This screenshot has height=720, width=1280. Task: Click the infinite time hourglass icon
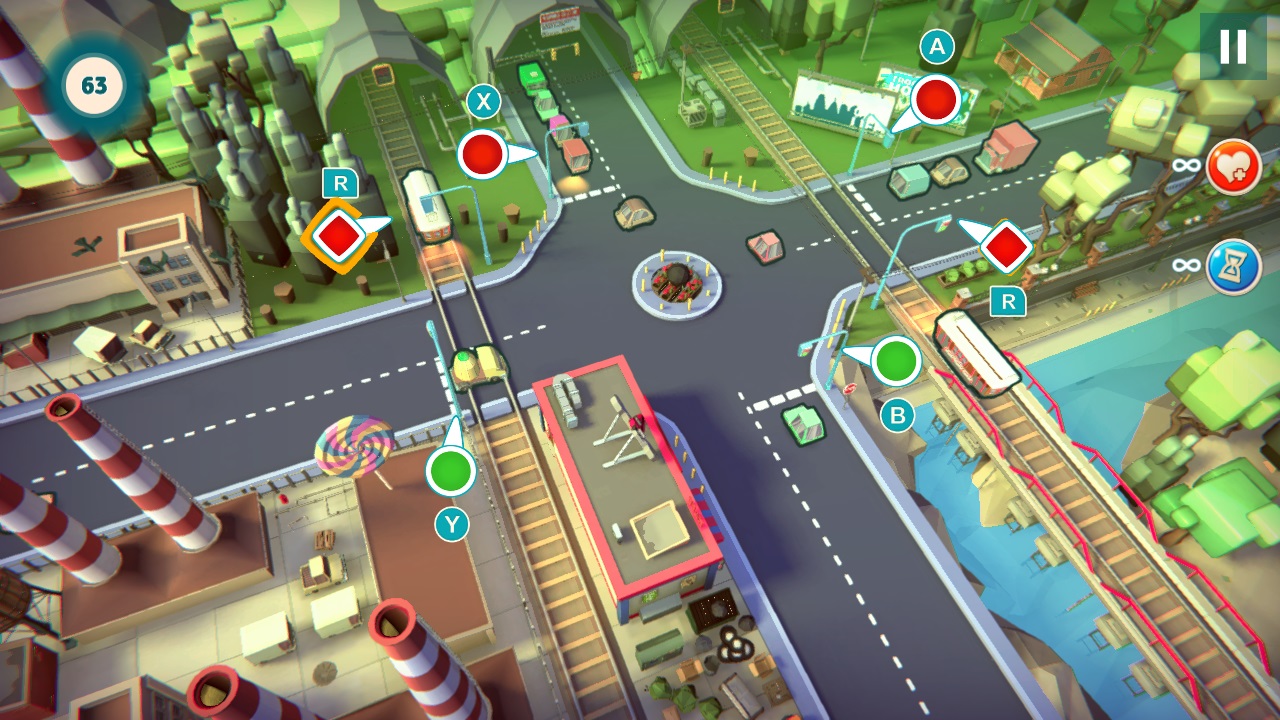pyautogui.click(x=1232, y=260)
